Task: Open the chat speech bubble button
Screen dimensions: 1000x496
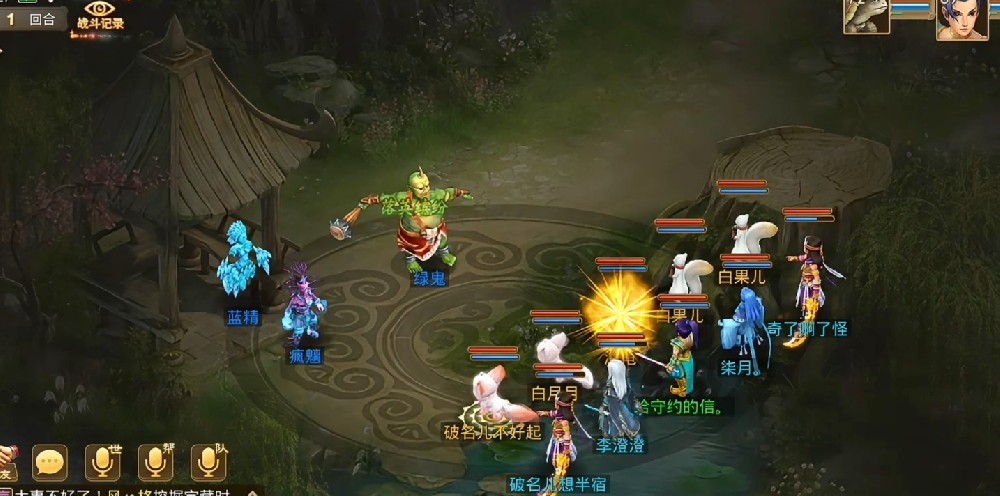Action: [50, 461]
